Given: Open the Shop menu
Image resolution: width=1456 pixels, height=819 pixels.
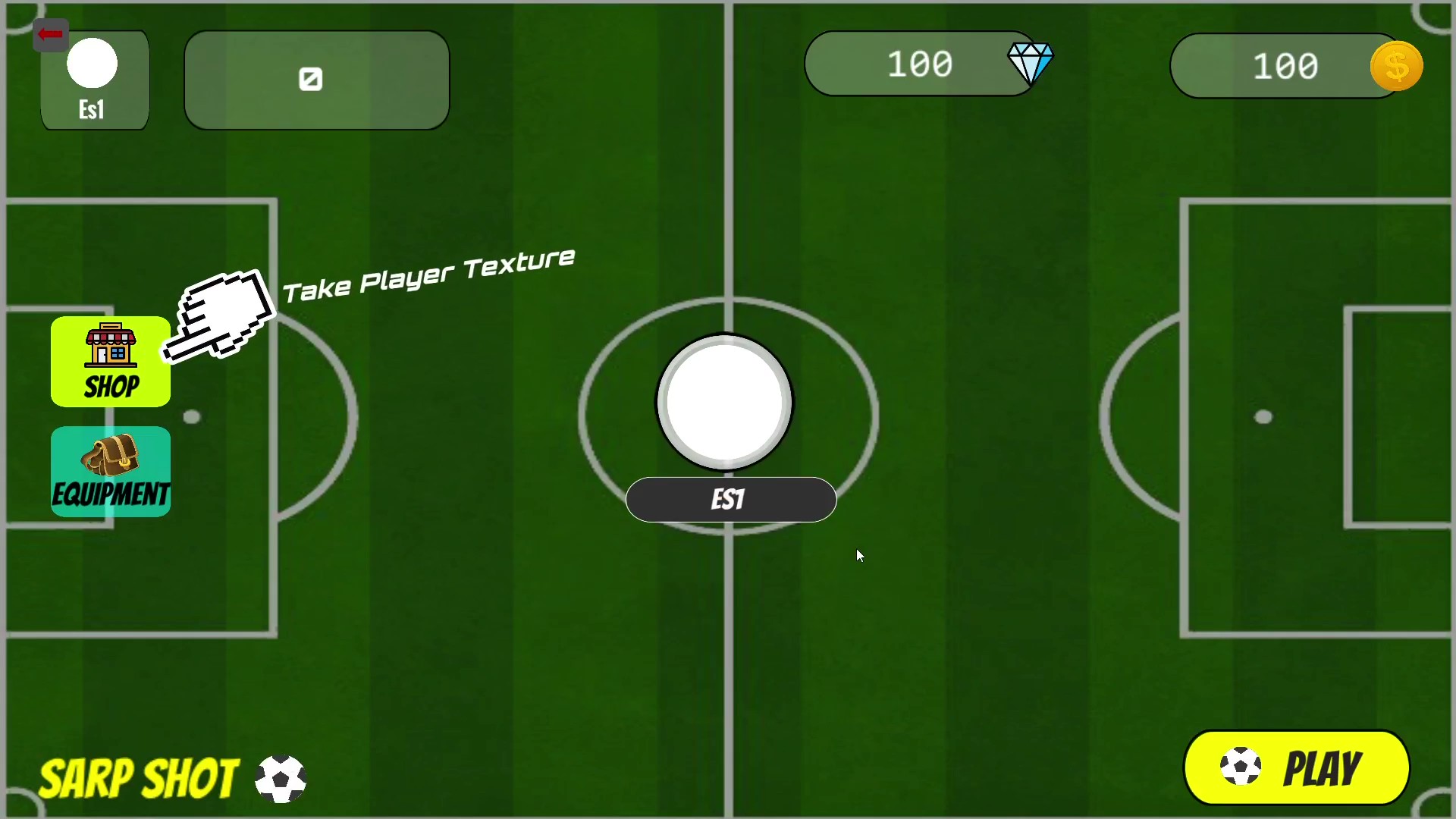Looking at the screenshot, I should point(111,362).
